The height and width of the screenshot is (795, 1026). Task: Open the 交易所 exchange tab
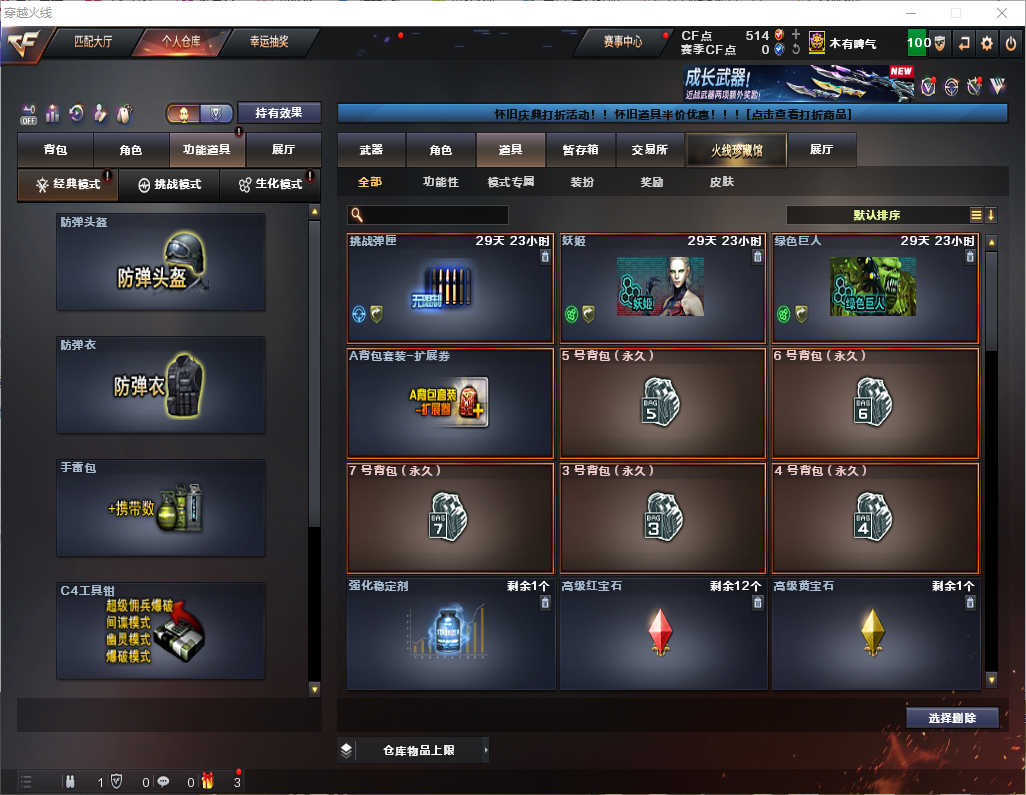[x=649, y=150]
